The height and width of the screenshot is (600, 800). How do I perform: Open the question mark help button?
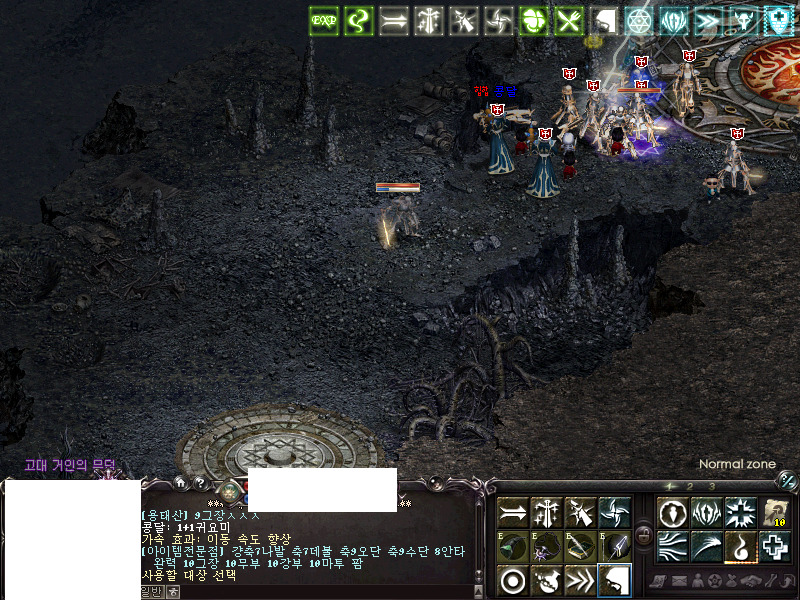pyautogui.click(x=199, y=484)
